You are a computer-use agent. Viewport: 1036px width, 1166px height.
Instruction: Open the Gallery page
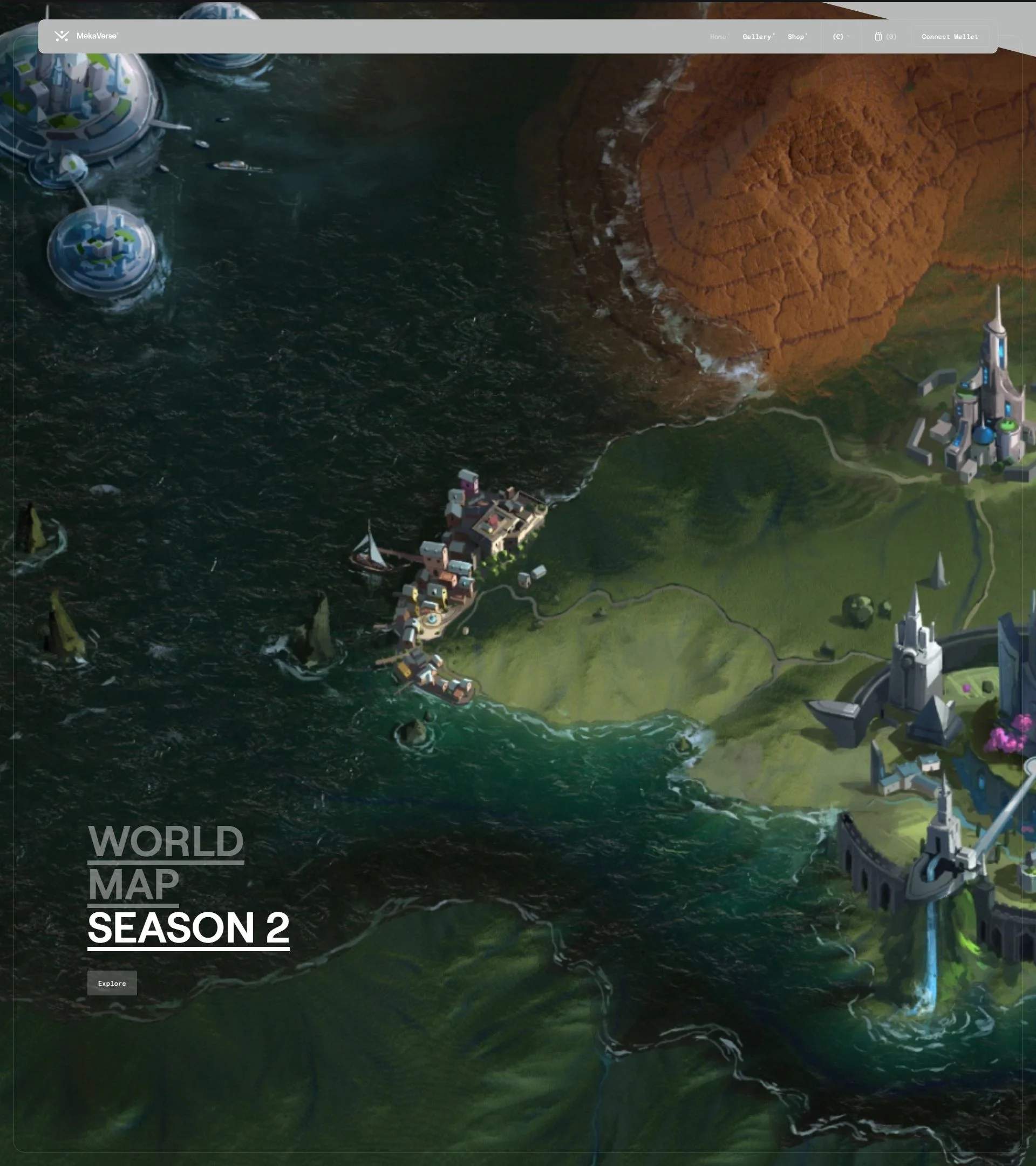coord(757,37)
